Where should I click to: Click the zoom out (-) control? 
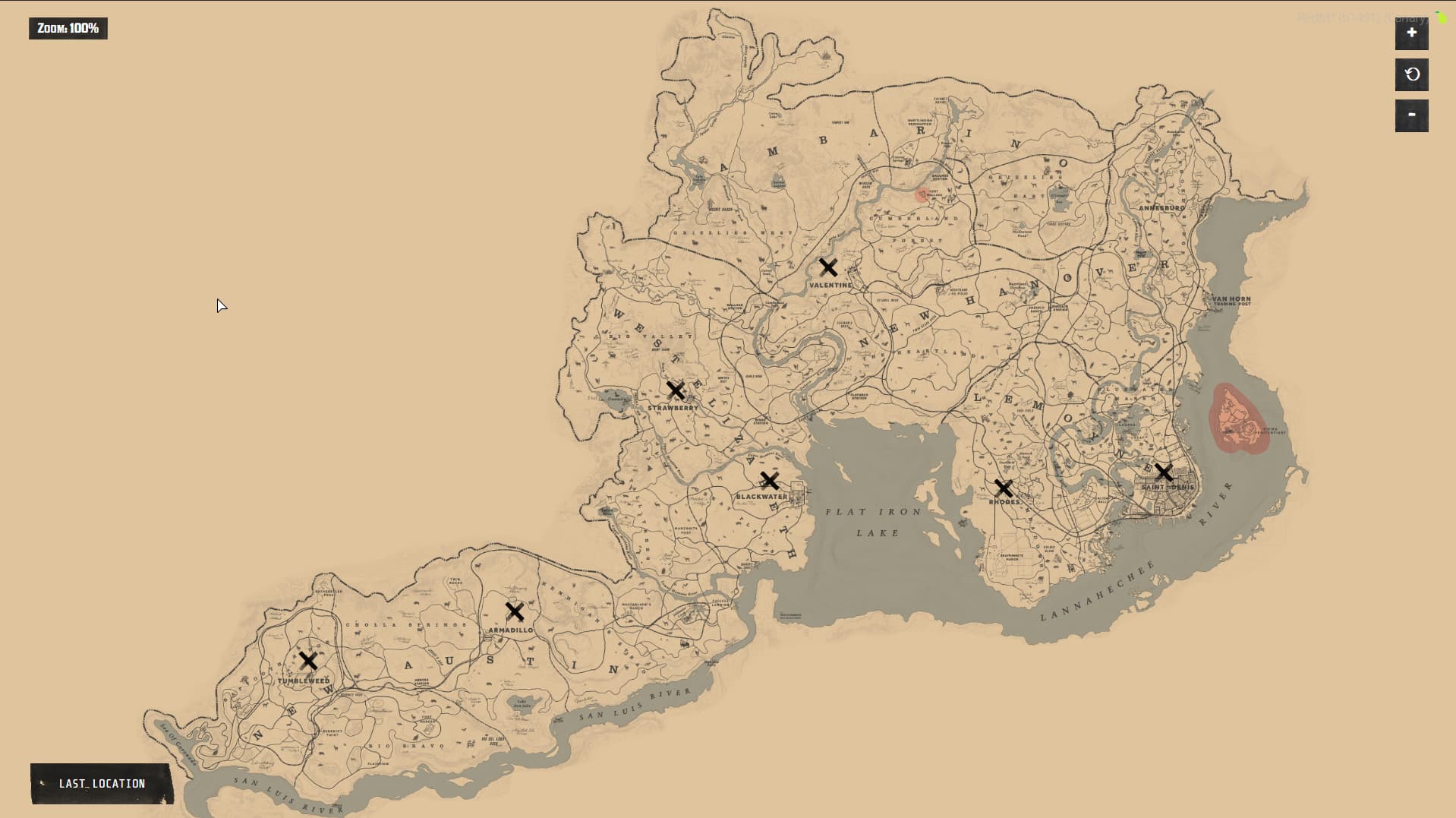(1411, 115)
